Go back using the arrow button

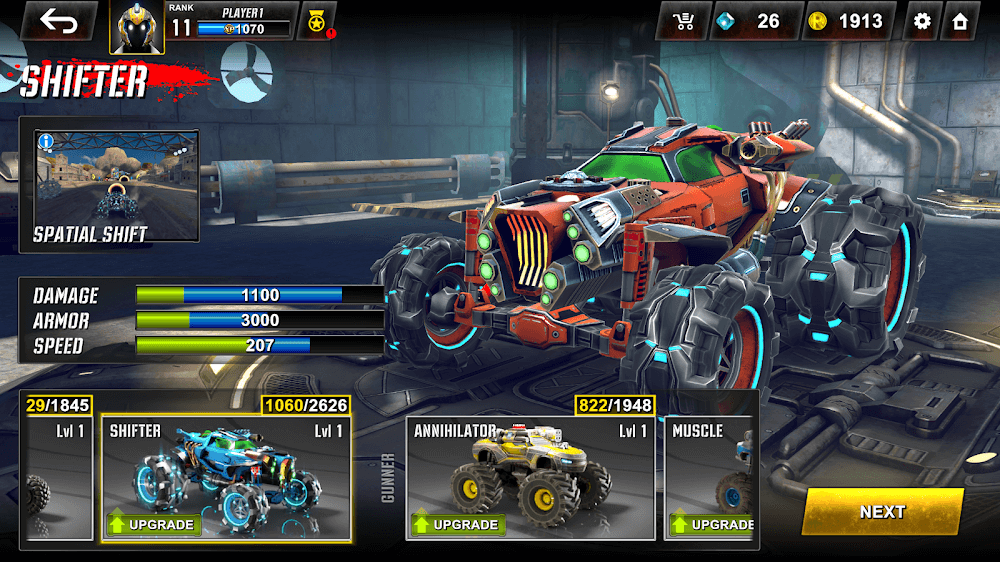[58, 21]
